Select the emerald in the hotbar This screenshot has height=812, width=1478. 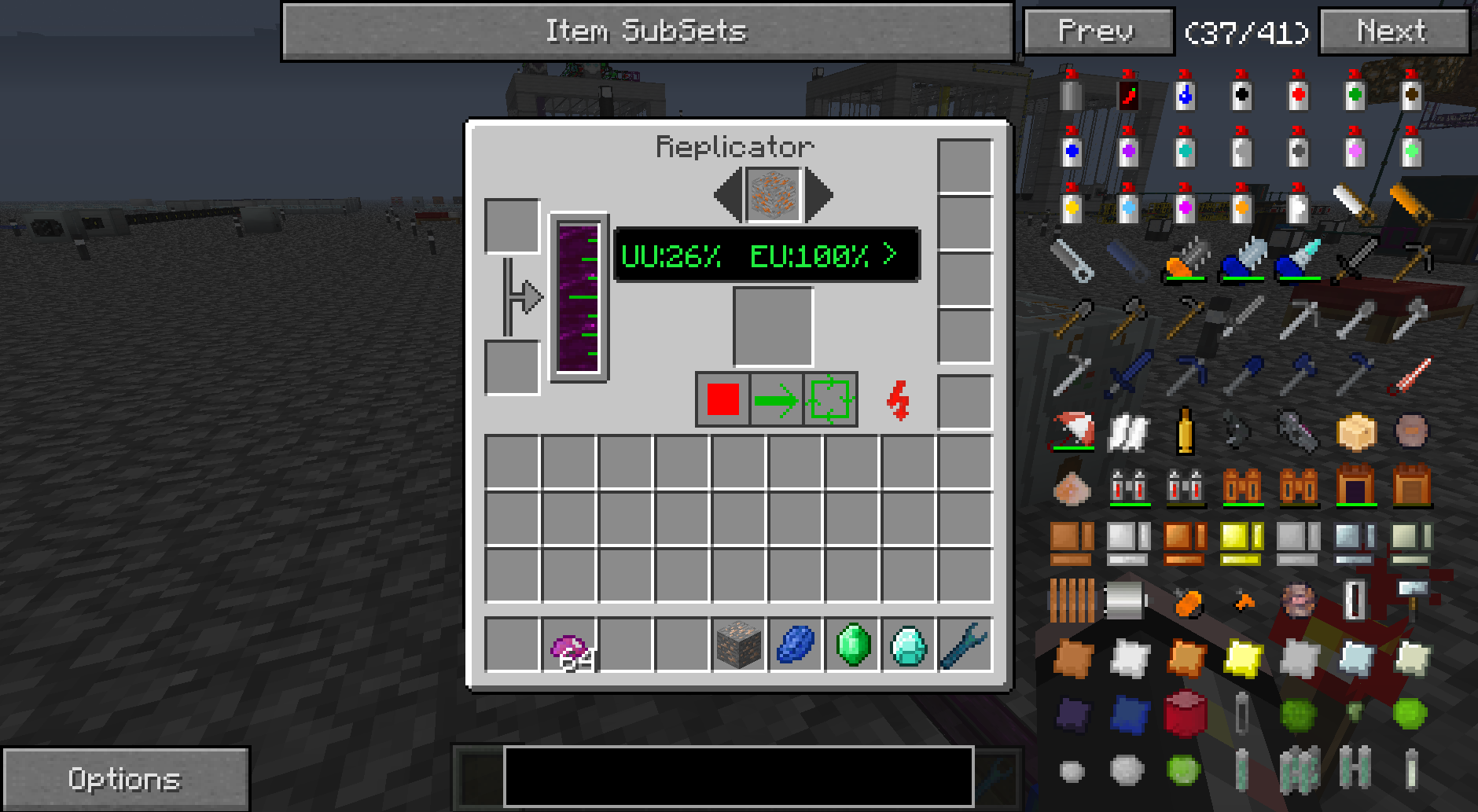[x=852, y=645]
